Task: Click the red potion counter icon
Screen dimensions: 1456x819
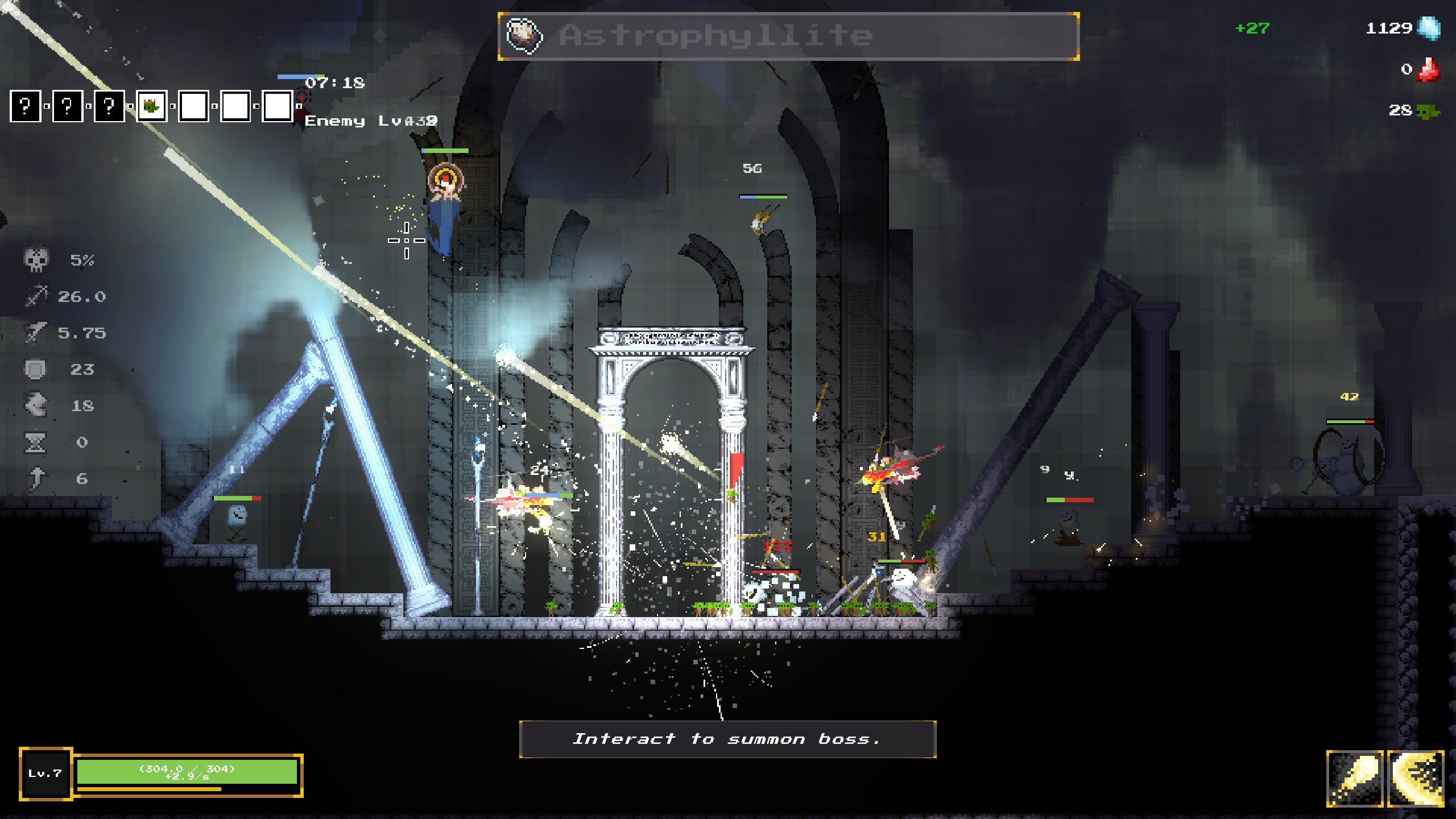Action: coord(1428,70)
